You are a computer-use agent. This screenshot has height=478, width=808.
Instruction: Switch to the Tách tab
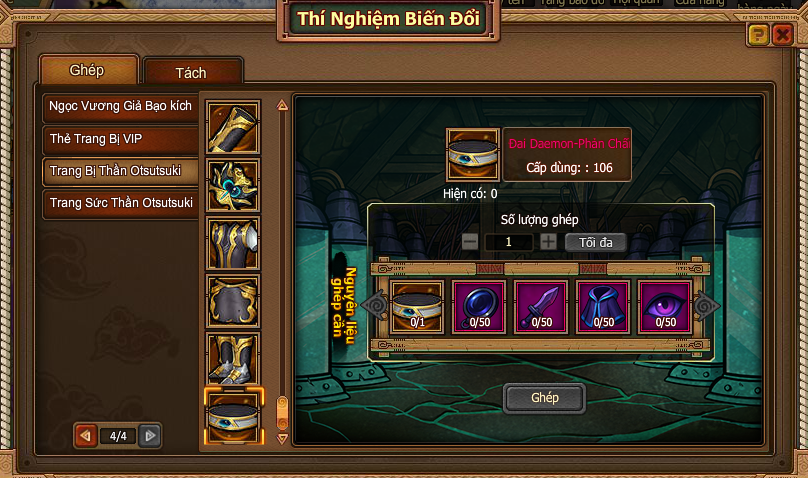tap(191, 73)
